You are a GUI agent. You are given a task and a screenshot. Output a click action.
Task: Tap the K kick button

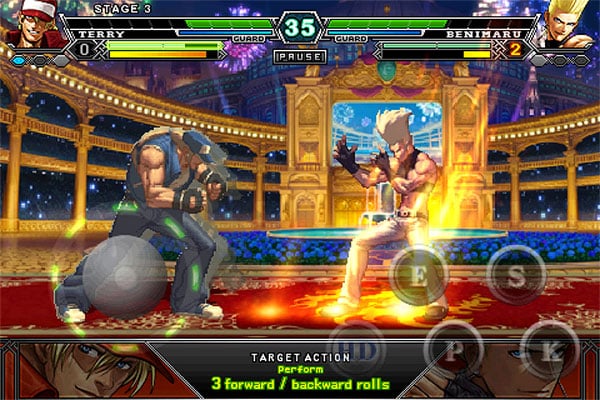pos(551,349)
